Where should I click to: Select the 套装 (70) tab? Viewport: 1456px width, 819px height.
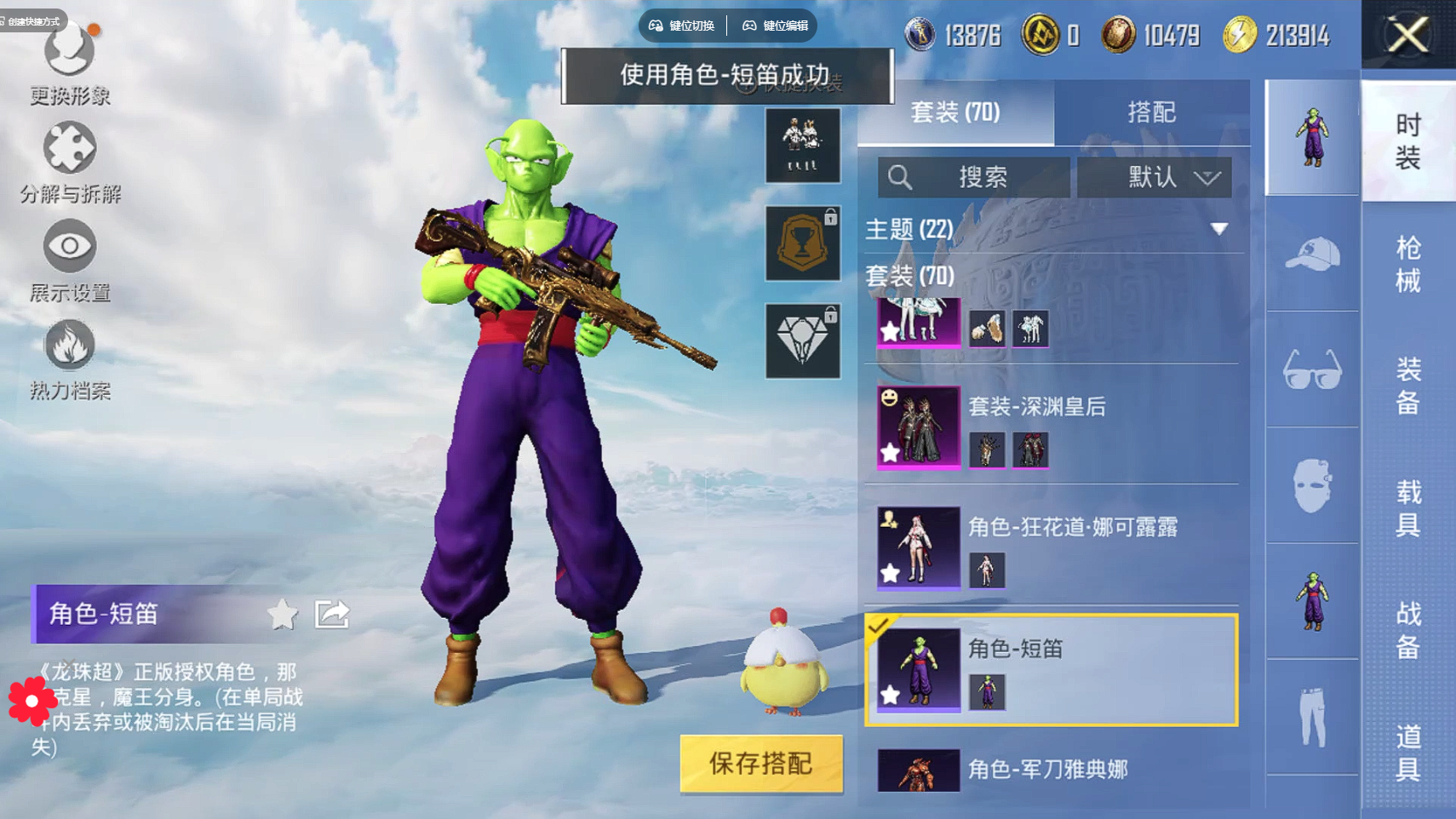pos(955,112)
